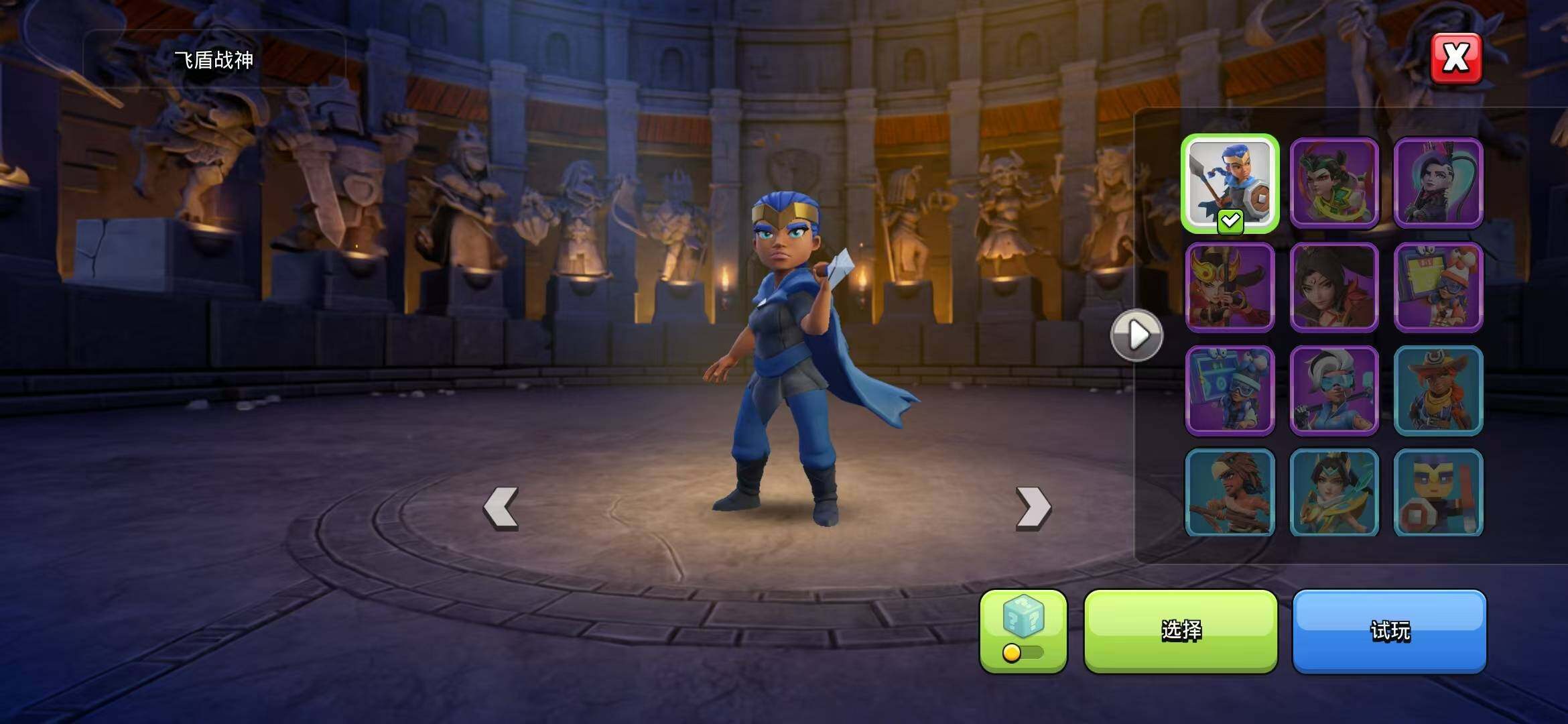Viewport: 1568px width, 724px height.
Task: Choose the green-haired skin with twin buns
Action: [x=1333, y=183]
